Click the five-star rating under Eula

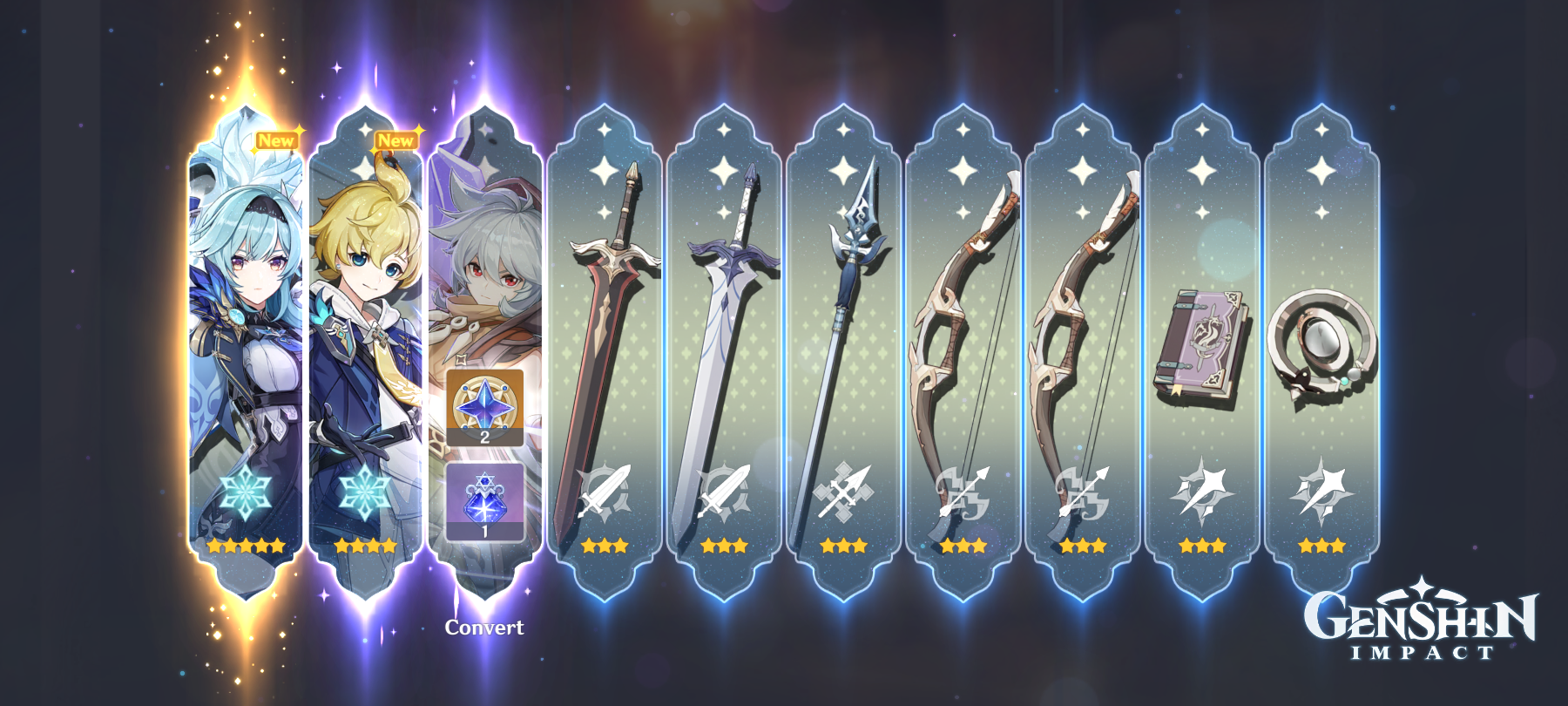tap(245, 547)
